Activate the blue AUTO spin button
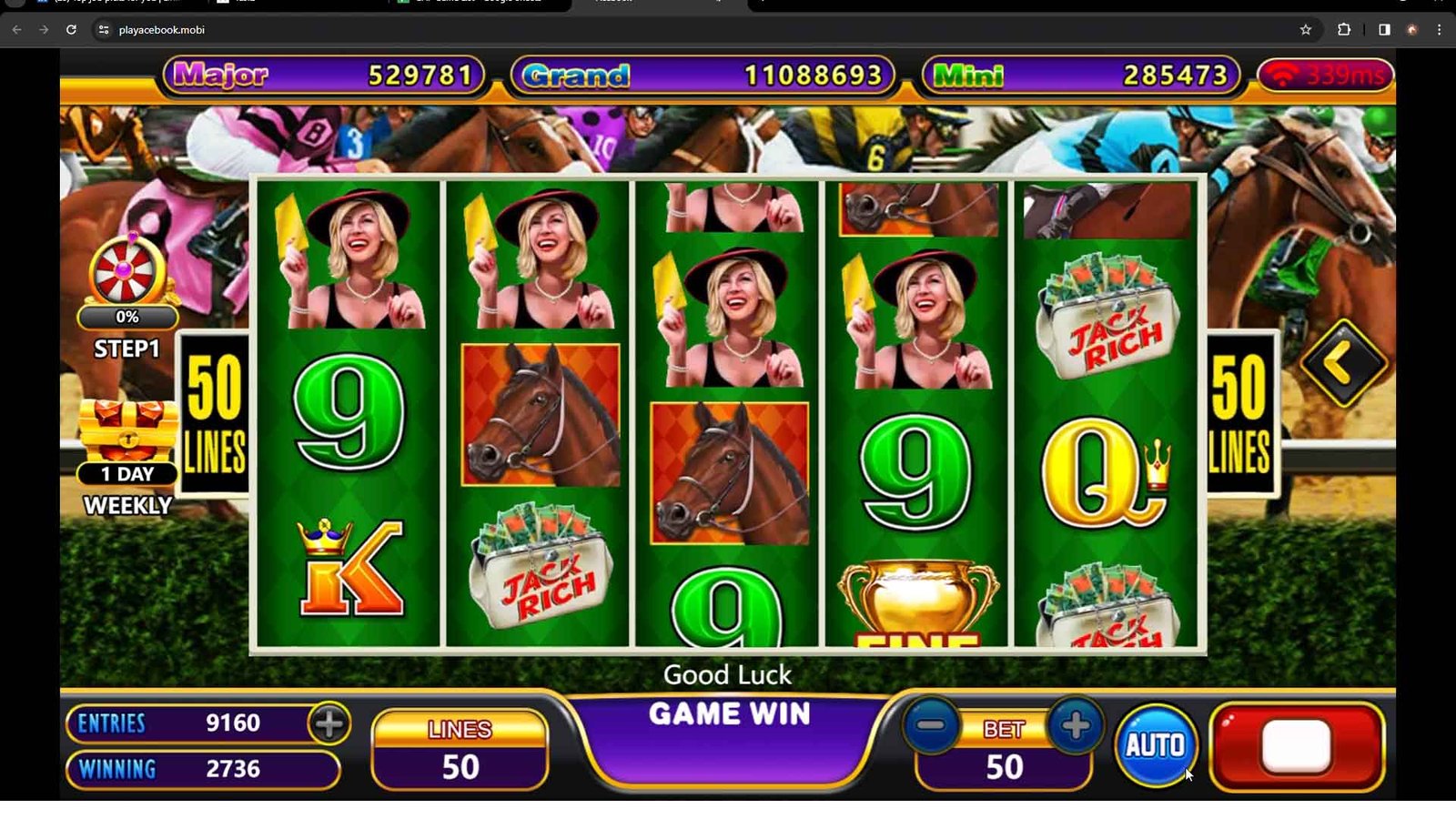Screen dimensions: 1456x819 pyautogui.click(x=1156, y=745)
